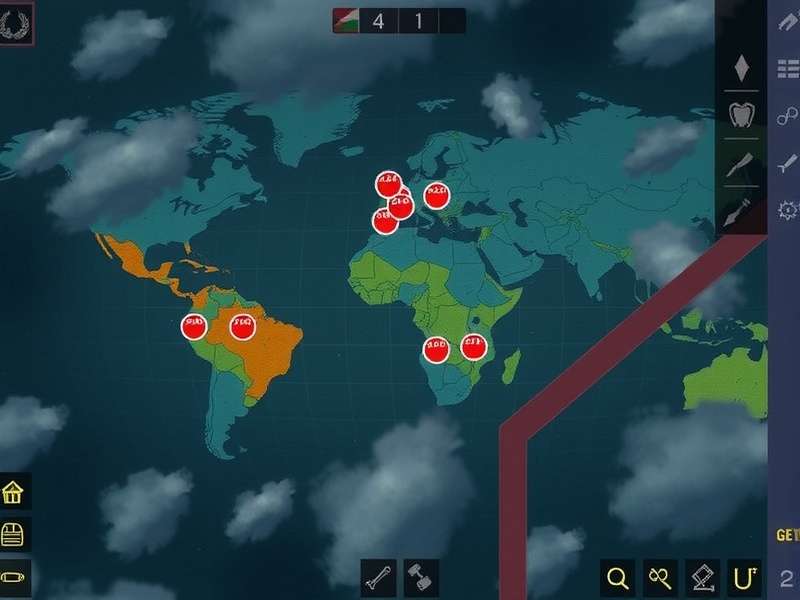The image size is (800, 600).
Task: Click the infinity loop sidebar icon
Action: (787, 116)
